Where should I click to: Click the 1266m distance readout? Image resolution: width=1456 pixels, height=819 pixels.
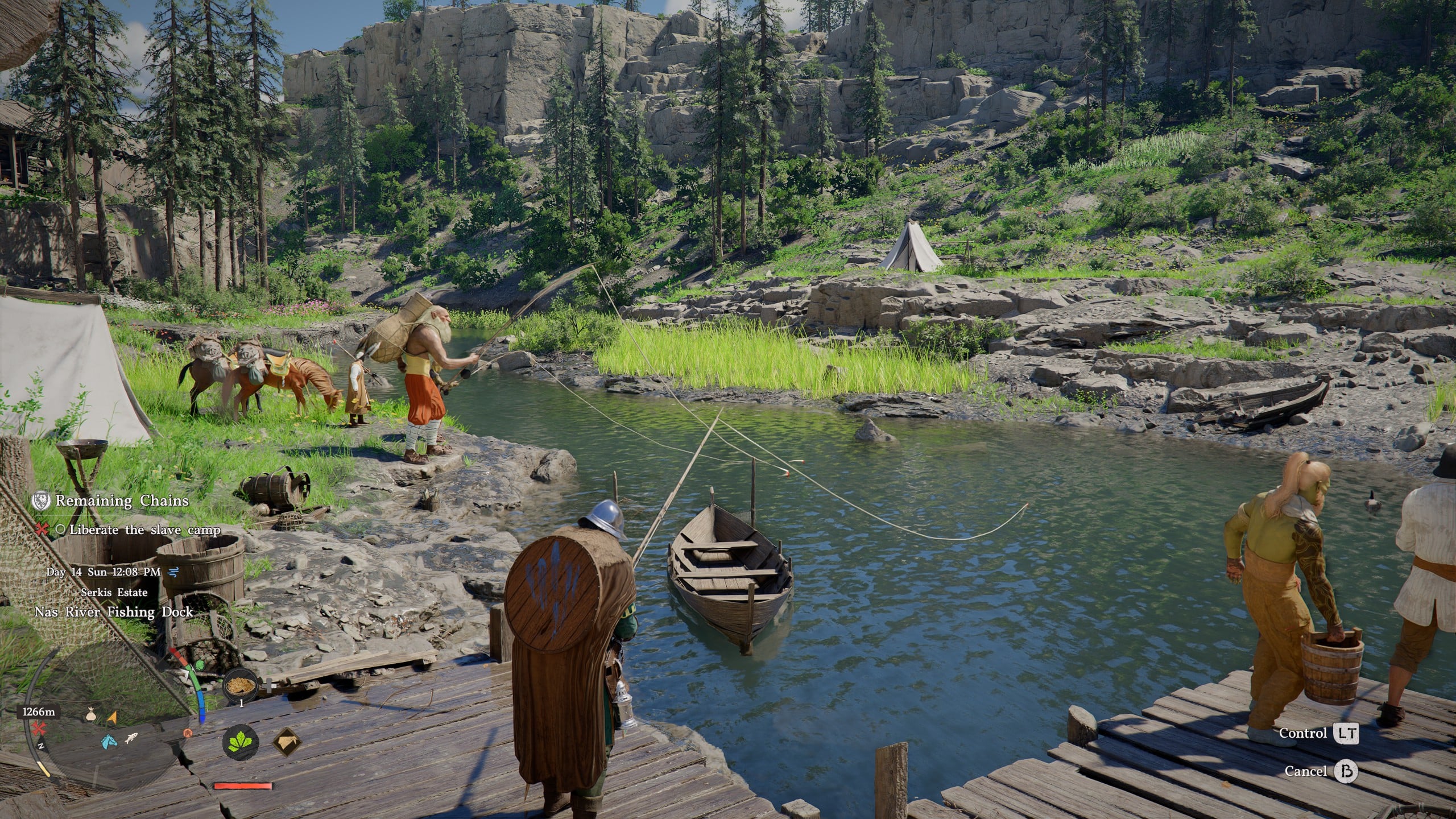point(39,714)
